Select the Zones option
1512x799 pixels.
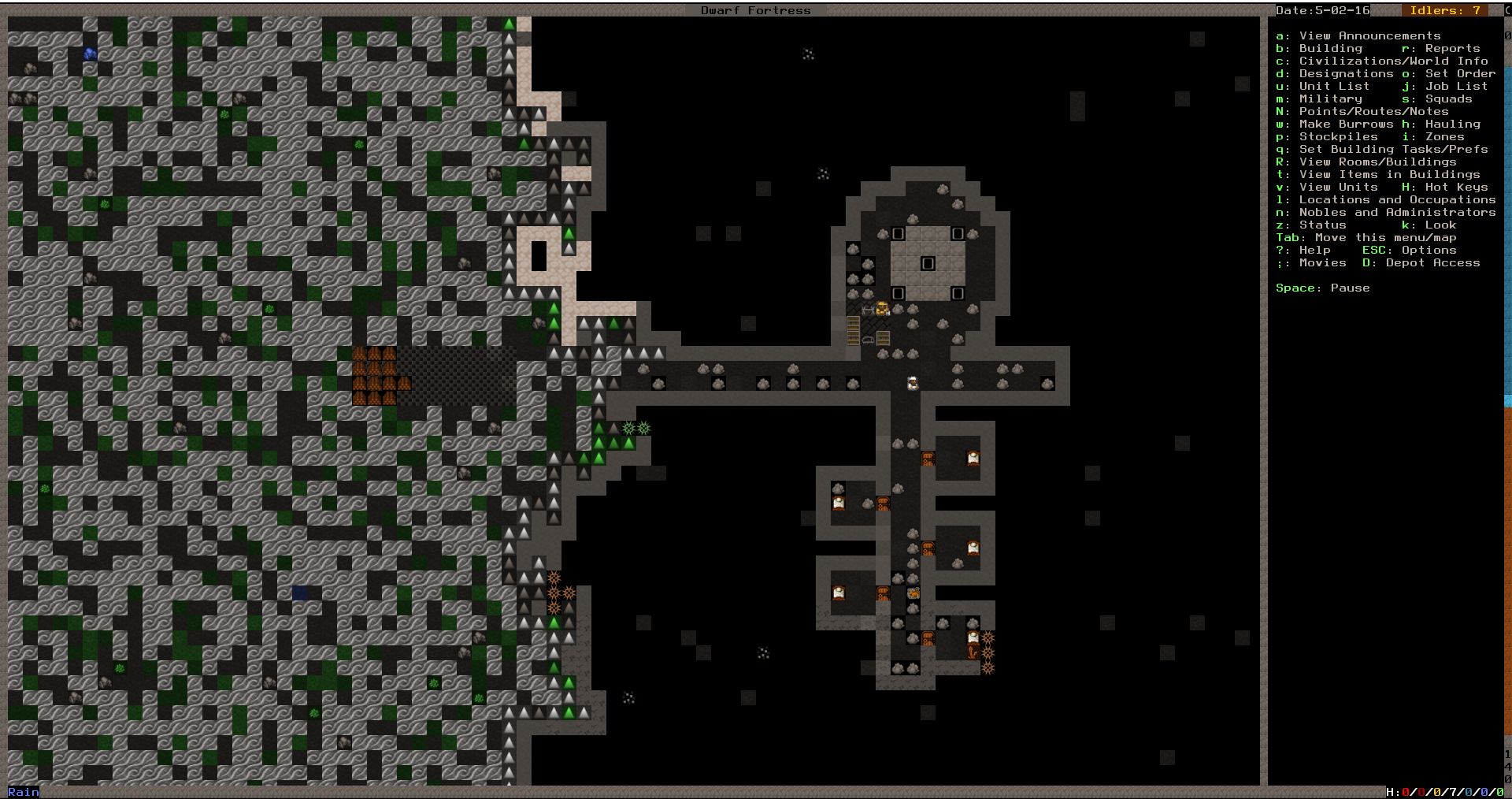pyautogui.click(x=1444, y=136)
